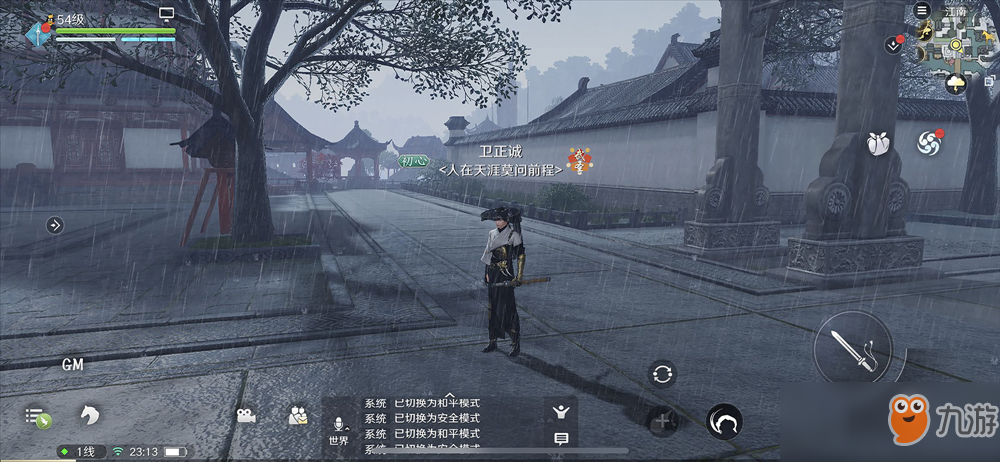Open the hamburger menu beside the minimap
Viewport: 1000px width, 462px height.
pos(922,10)
